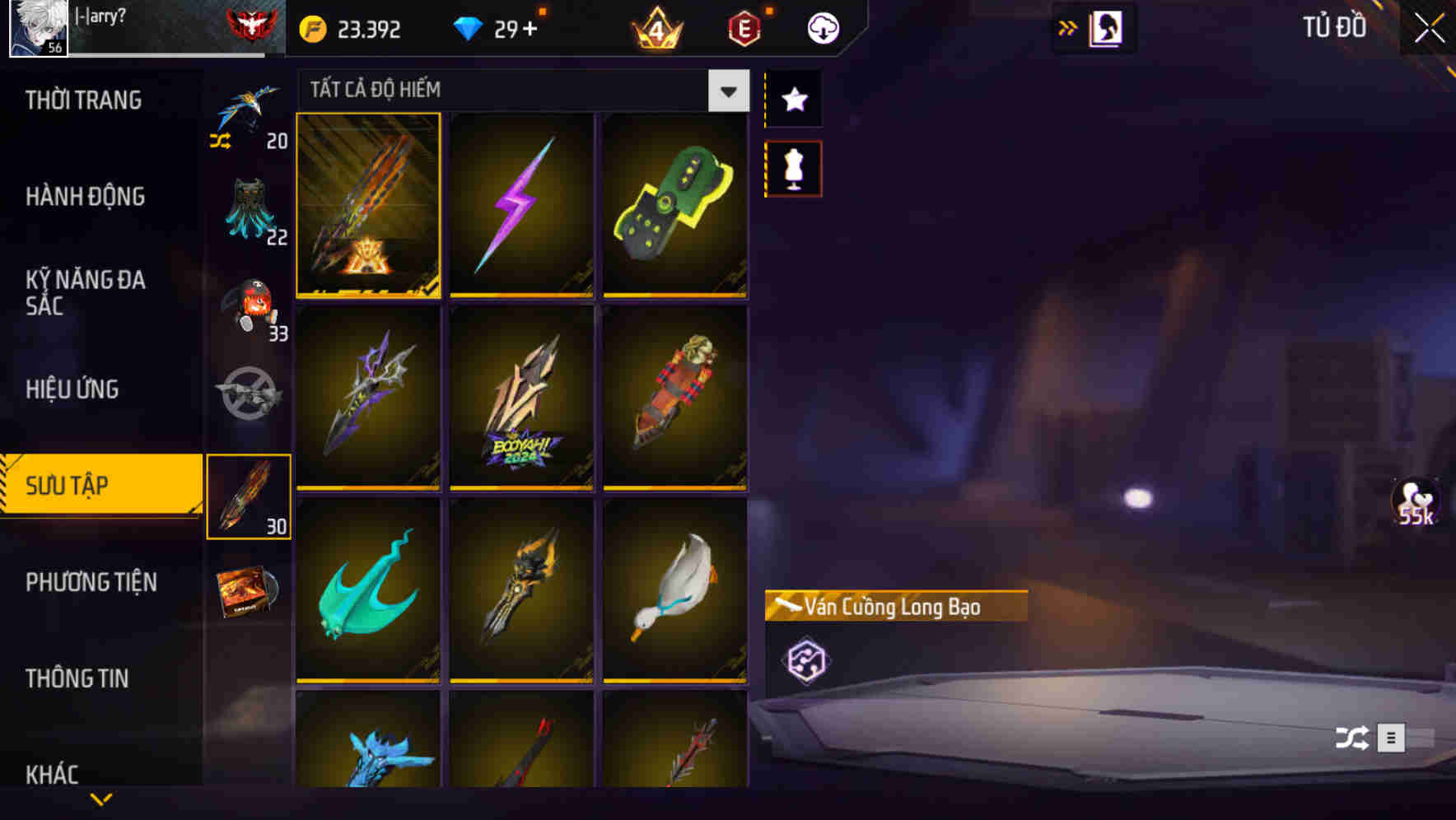Expand the sidebar menu with the bottom chevron

pyautogui.click(x=102, y=797)
